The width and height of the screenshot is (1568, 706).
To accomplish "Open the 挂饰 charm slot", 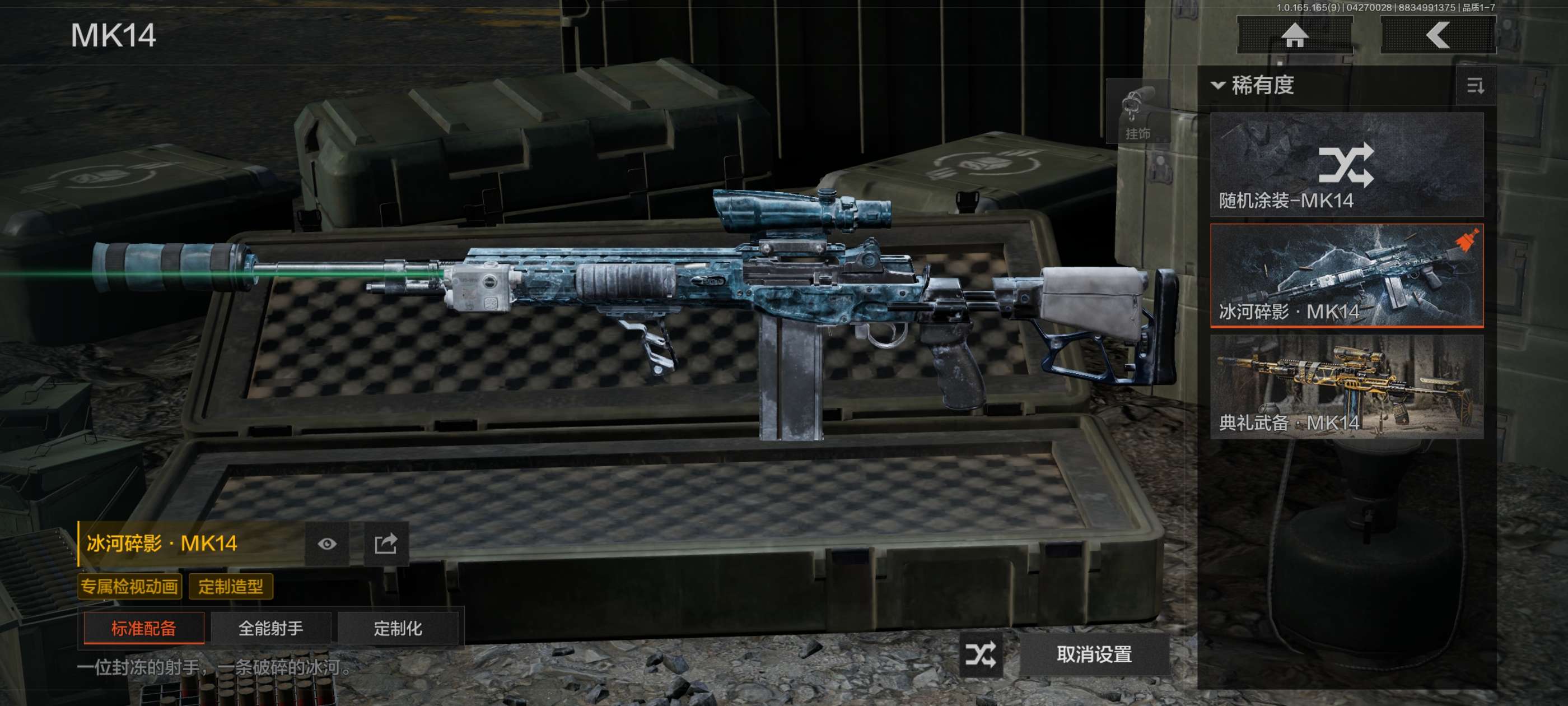I will coord(1137,113).
